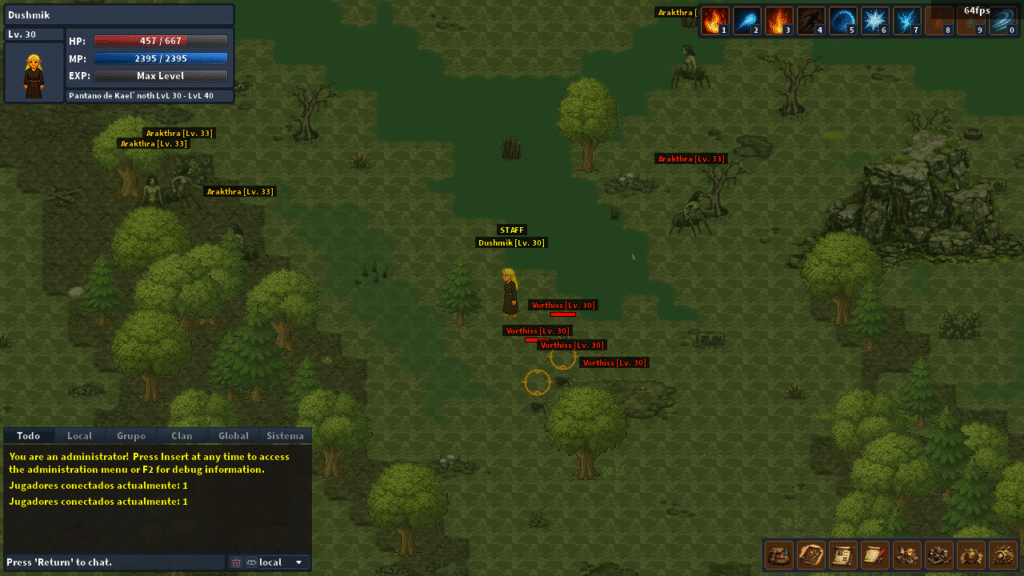Clear chat with the trash can button

(x=236, y=562)
